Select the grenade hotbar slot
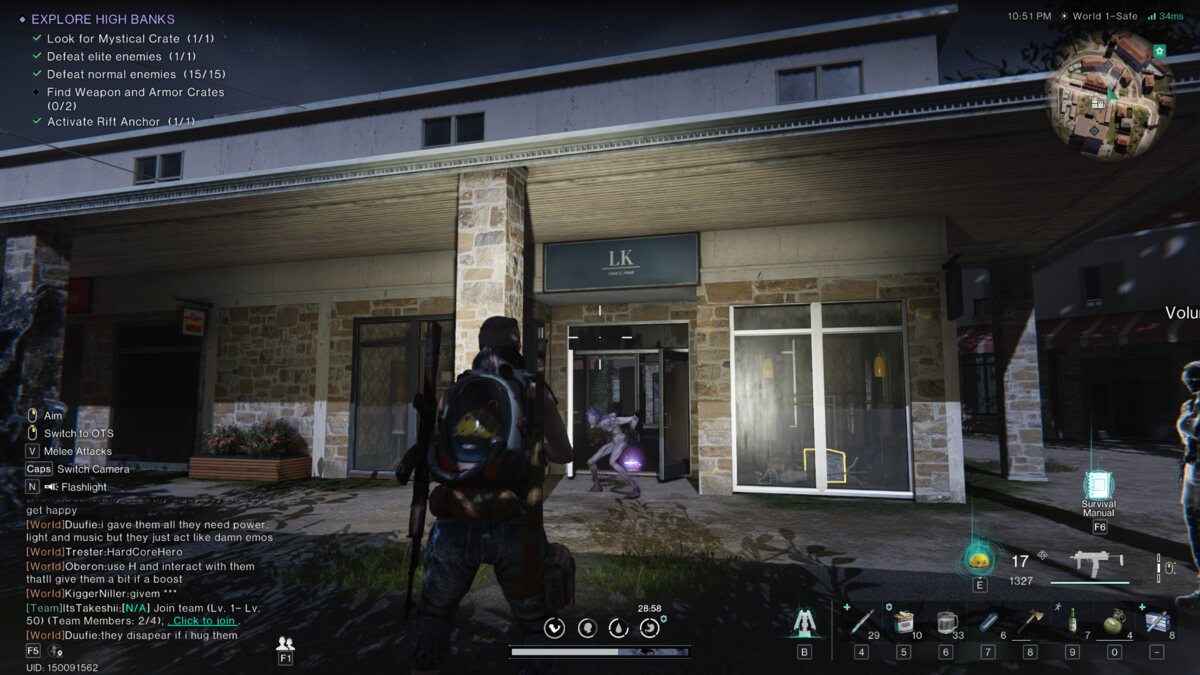This screenshot has width=1200, height=675. (x=1113, y=622)
